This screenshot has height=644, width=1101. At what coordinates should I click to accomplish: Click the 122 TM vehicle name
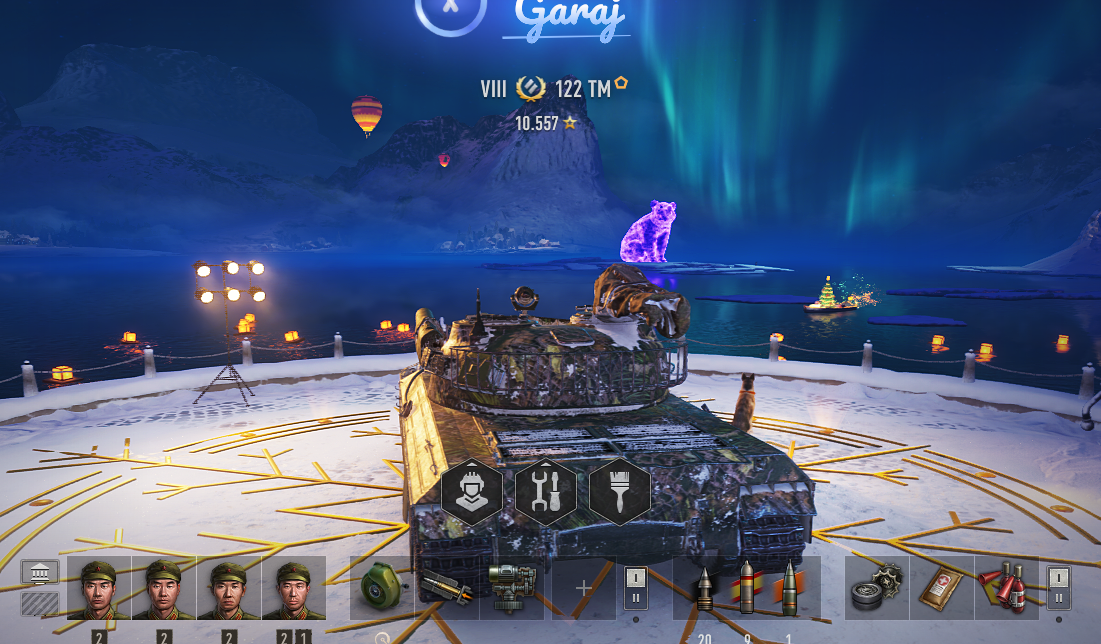click(582, 89)
